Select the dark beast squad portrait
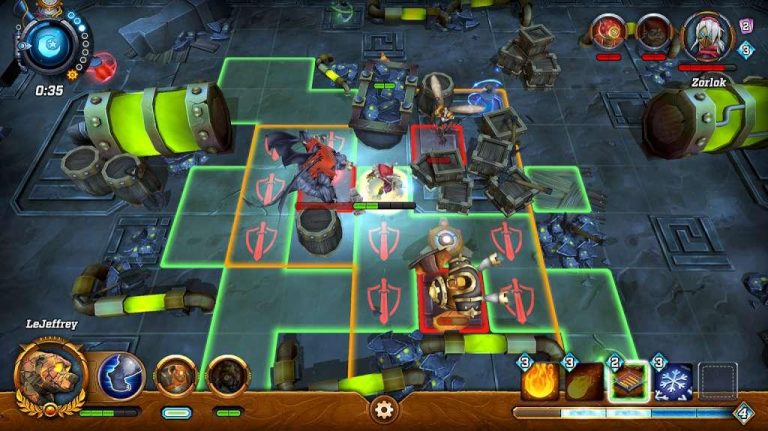This screenshot has height=431, width=768. click(x=228, y=376)
